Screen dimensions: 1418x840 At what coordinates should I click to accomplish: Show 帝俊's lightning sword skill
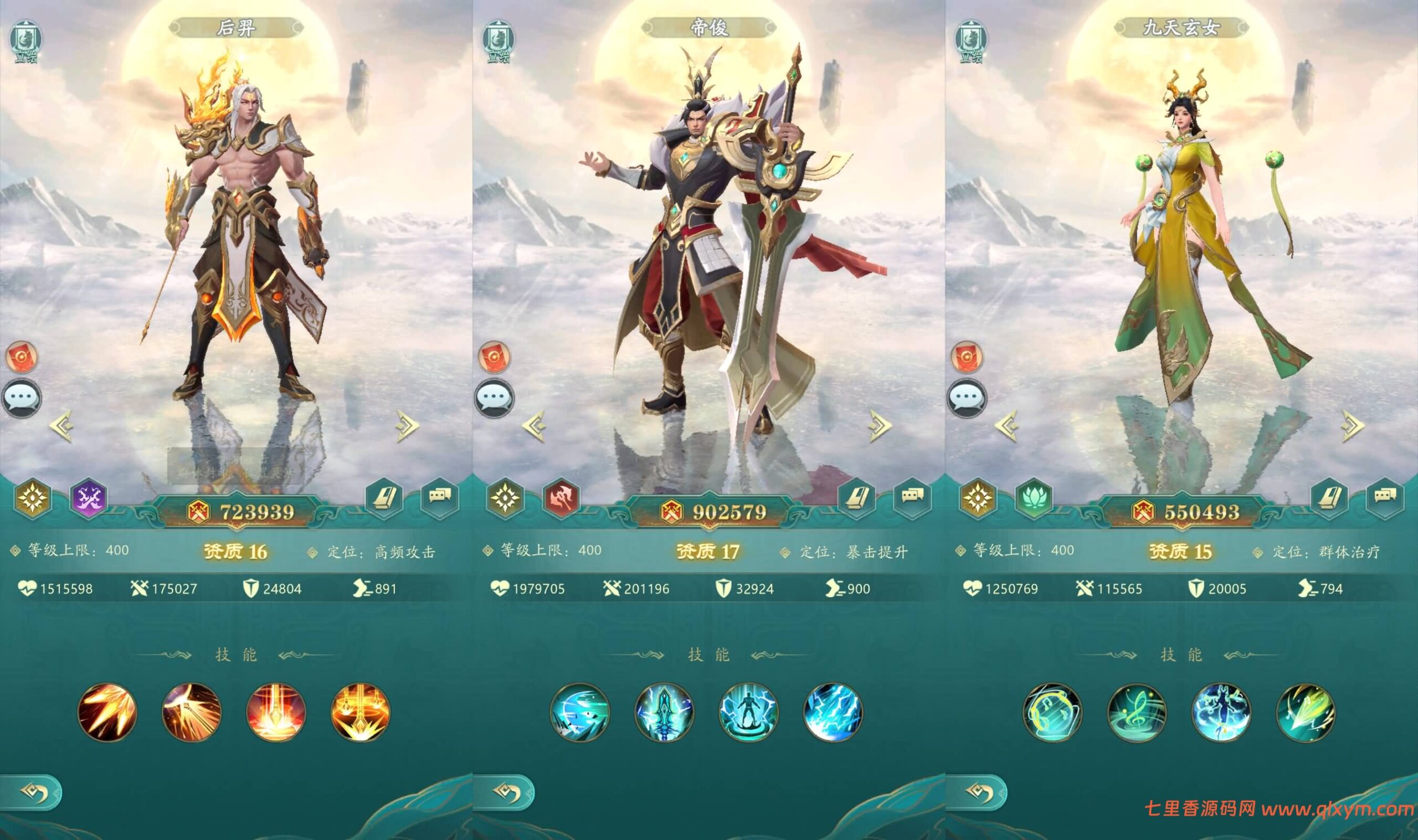[664, 712]
